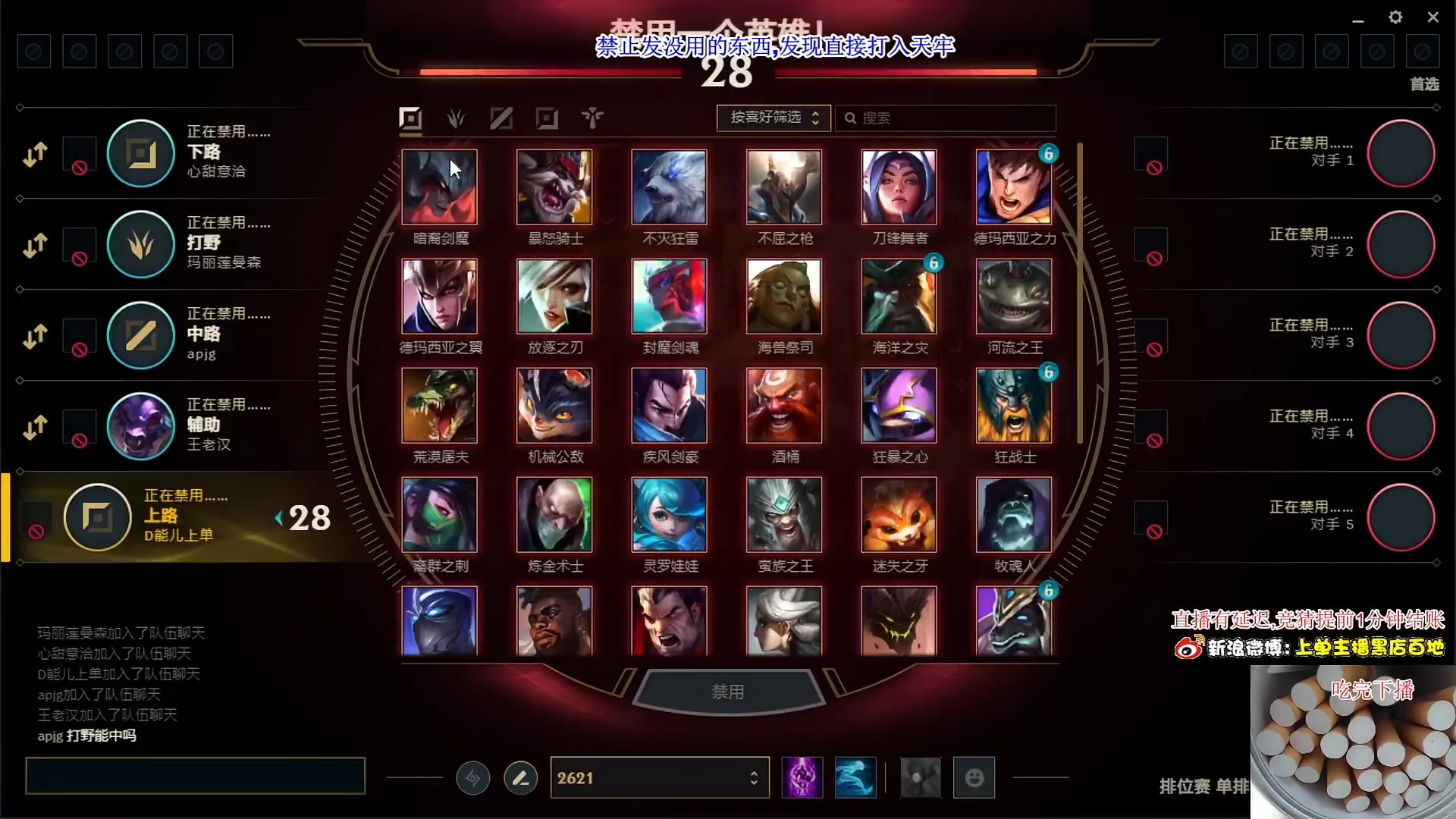Select 刀锋舞者 champion portrait
Screen dimensions: 1456x819
[899, 187]
